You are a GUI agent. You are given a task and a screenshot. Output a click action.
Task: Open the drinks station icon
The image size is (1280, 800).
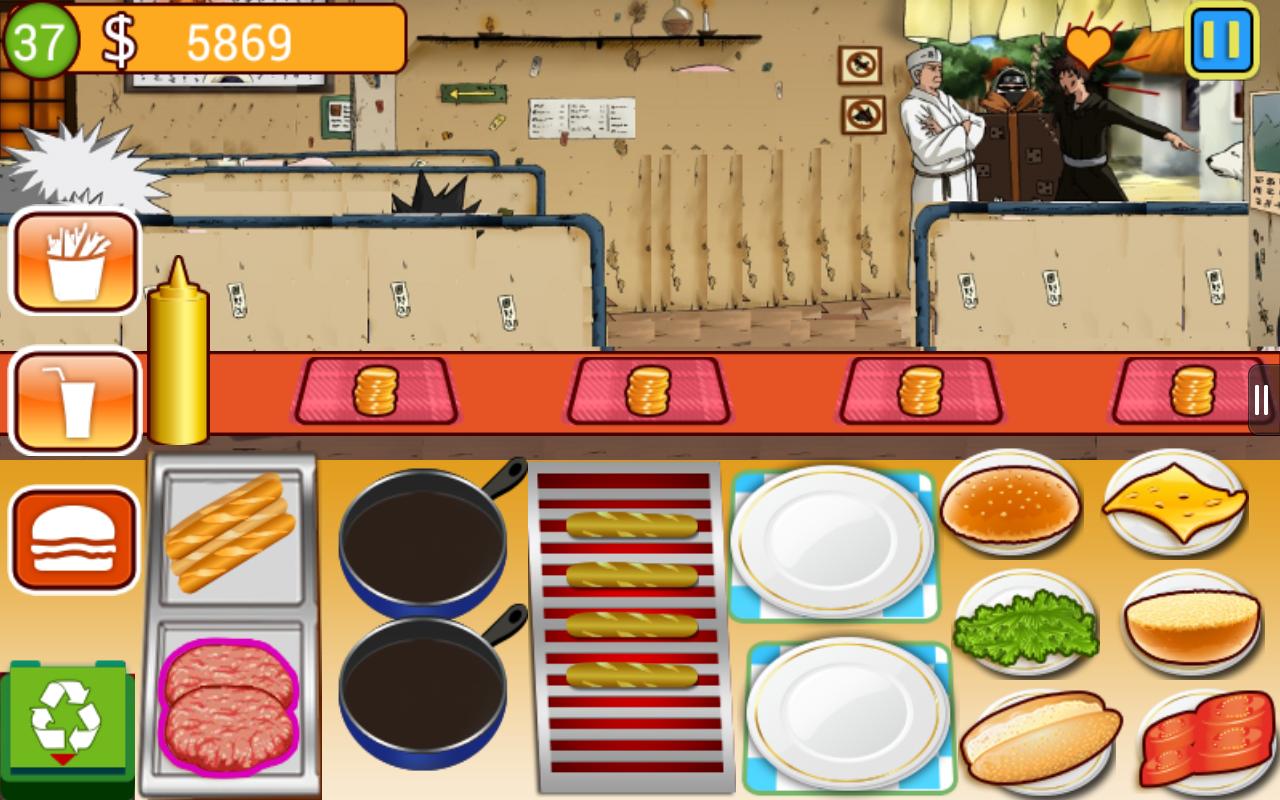pos(75,398)
